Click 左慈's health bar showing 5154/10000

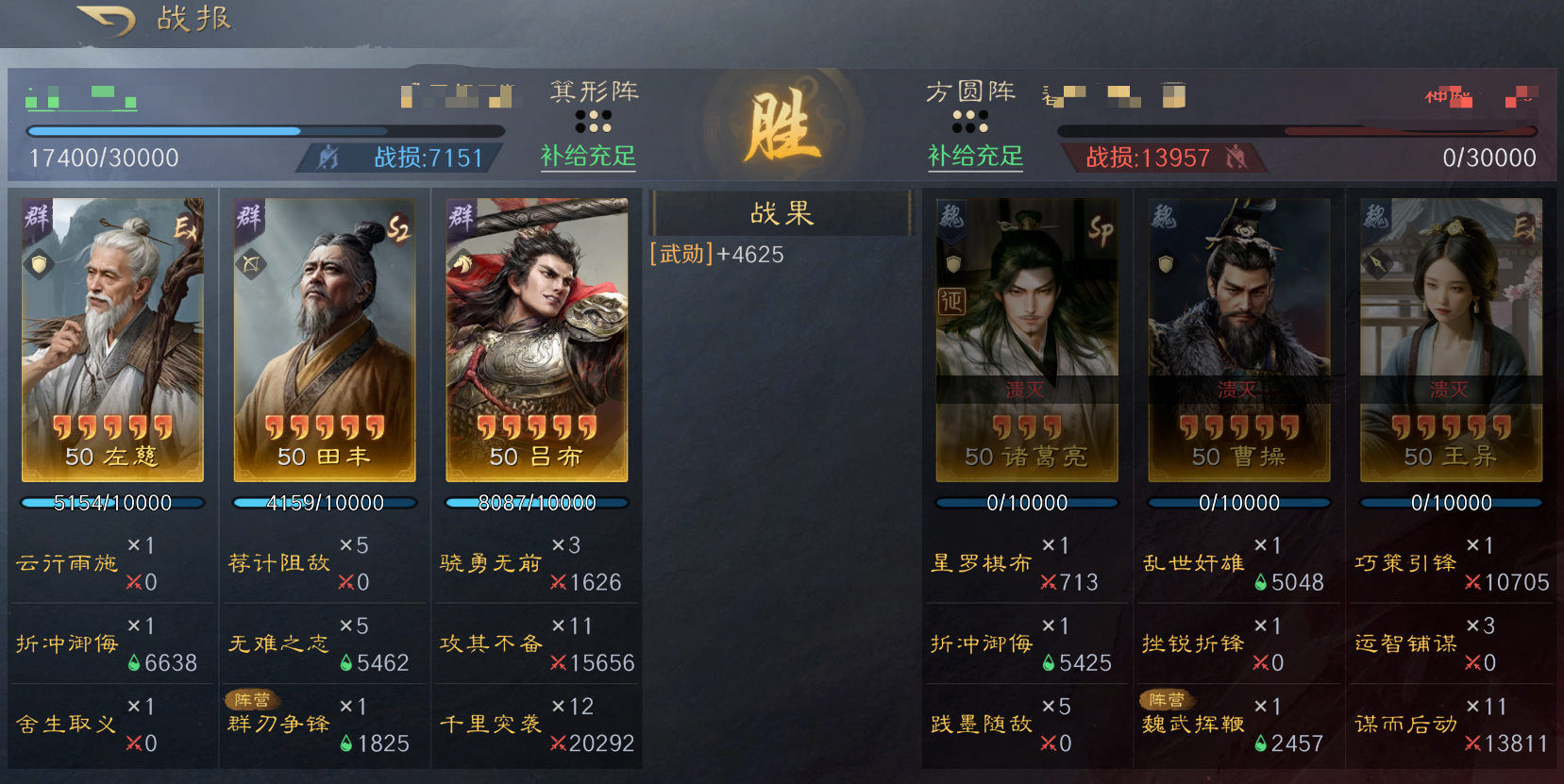click(x=111, y=502)
